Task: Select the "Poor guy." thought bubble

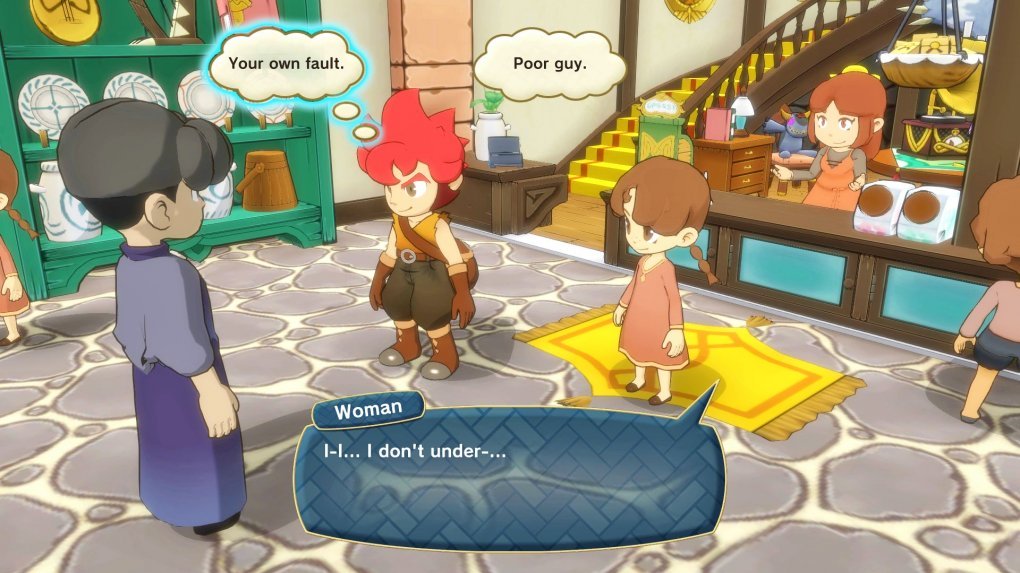Action: [x=549, y=64]
